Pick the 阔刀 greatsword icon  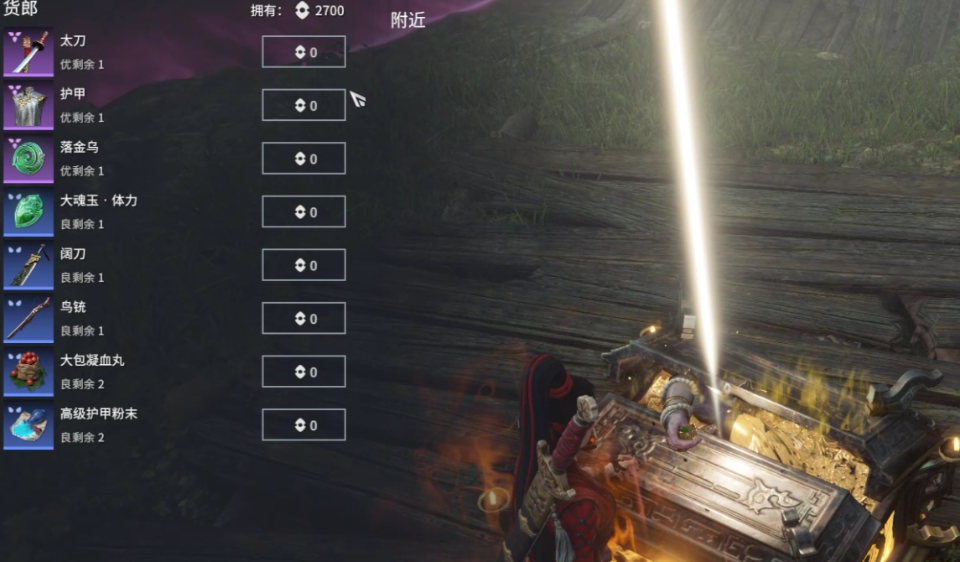(28, 265)
